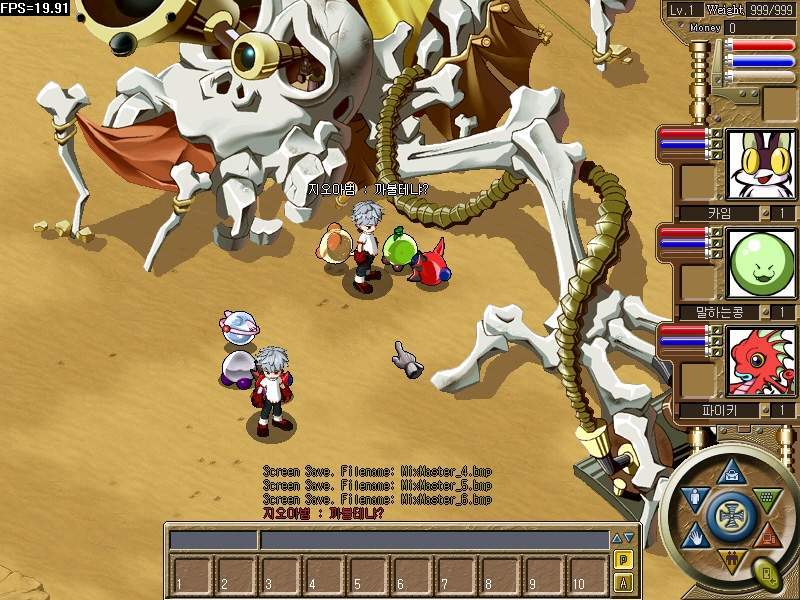The width and height of the screenshot is (800, 600).
Task: Click the green oval button beside the wheel
Action: pyautogui.click(x=768, y=573)
